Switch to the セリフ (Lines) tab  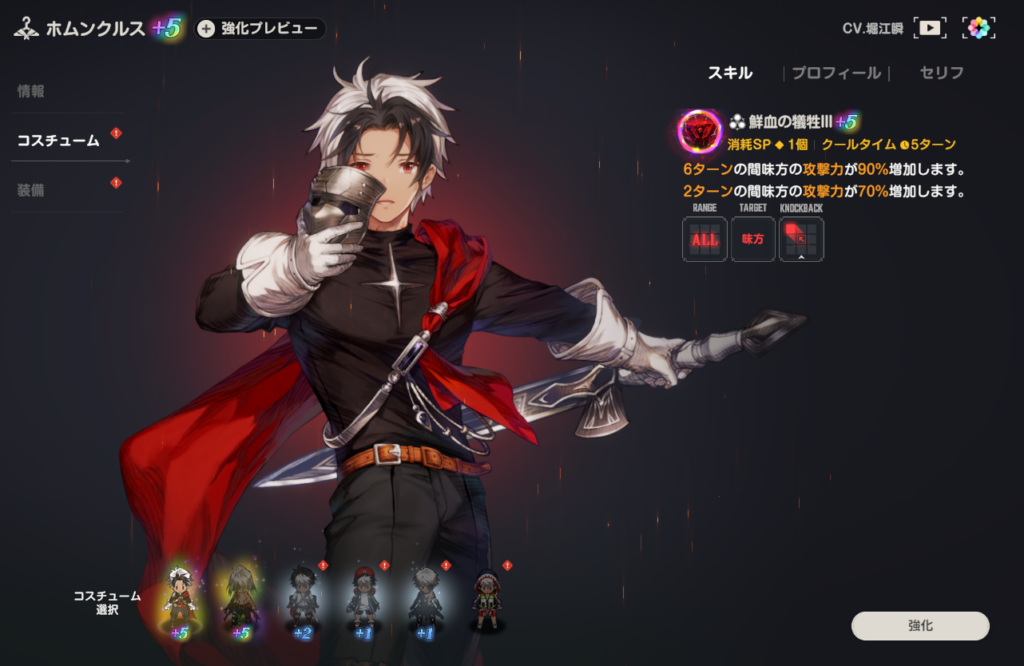(x=941, y=73)
